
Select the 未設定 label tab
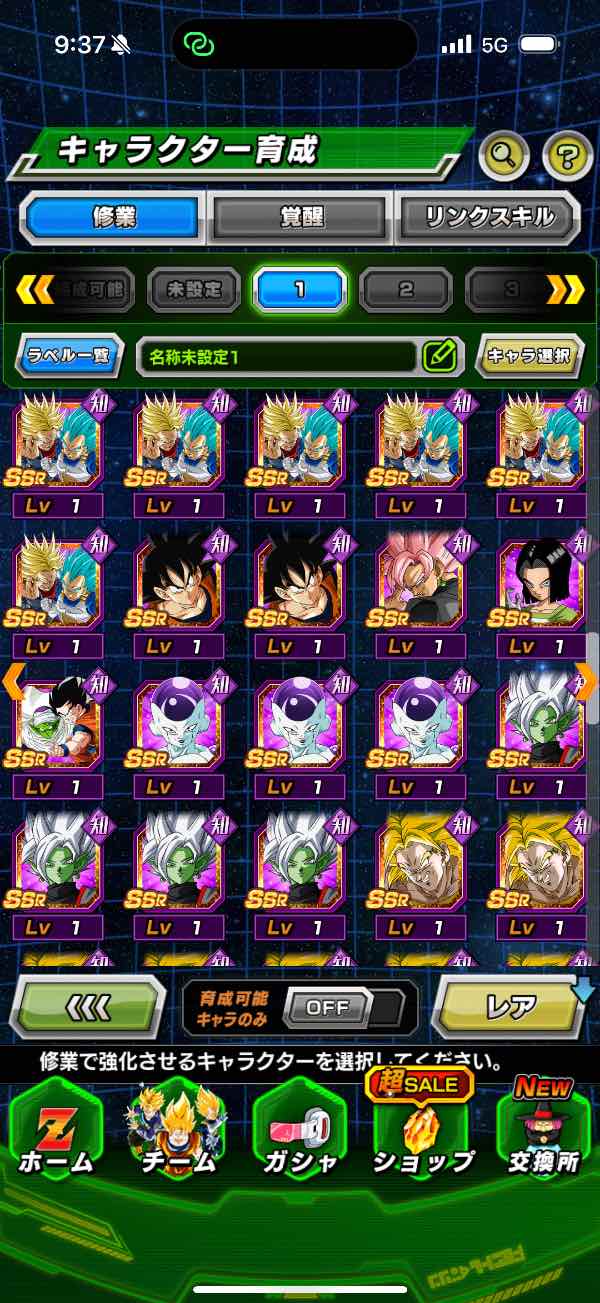click(x=194, y=291)
